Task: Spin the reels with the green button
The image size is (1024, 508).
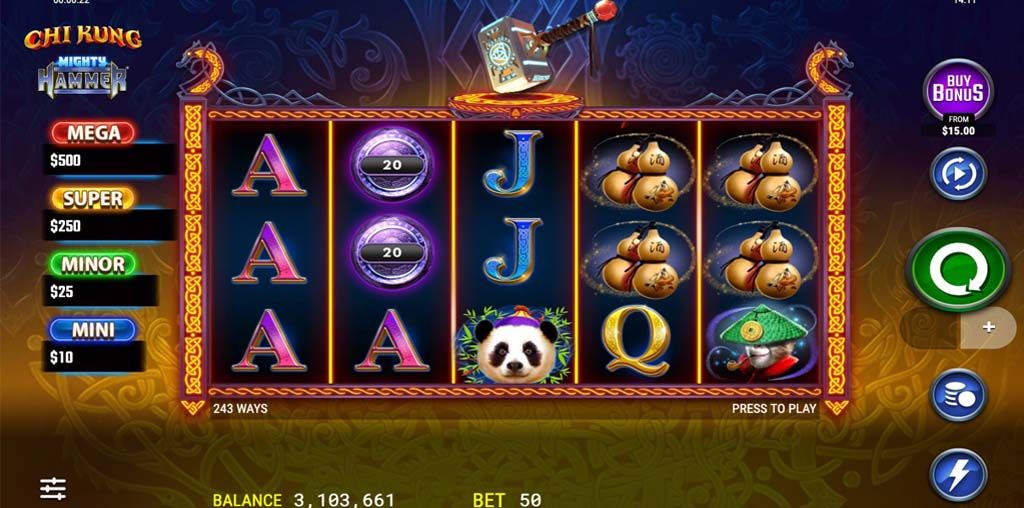Action: 958,268
